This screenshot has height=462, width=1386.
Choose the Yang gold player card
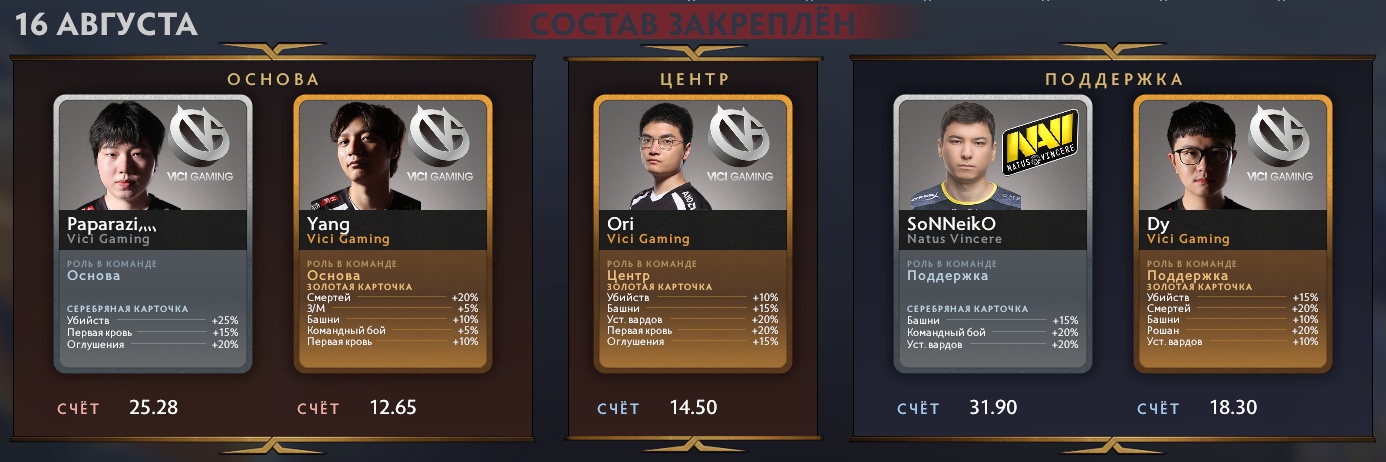tap(392, 234)
